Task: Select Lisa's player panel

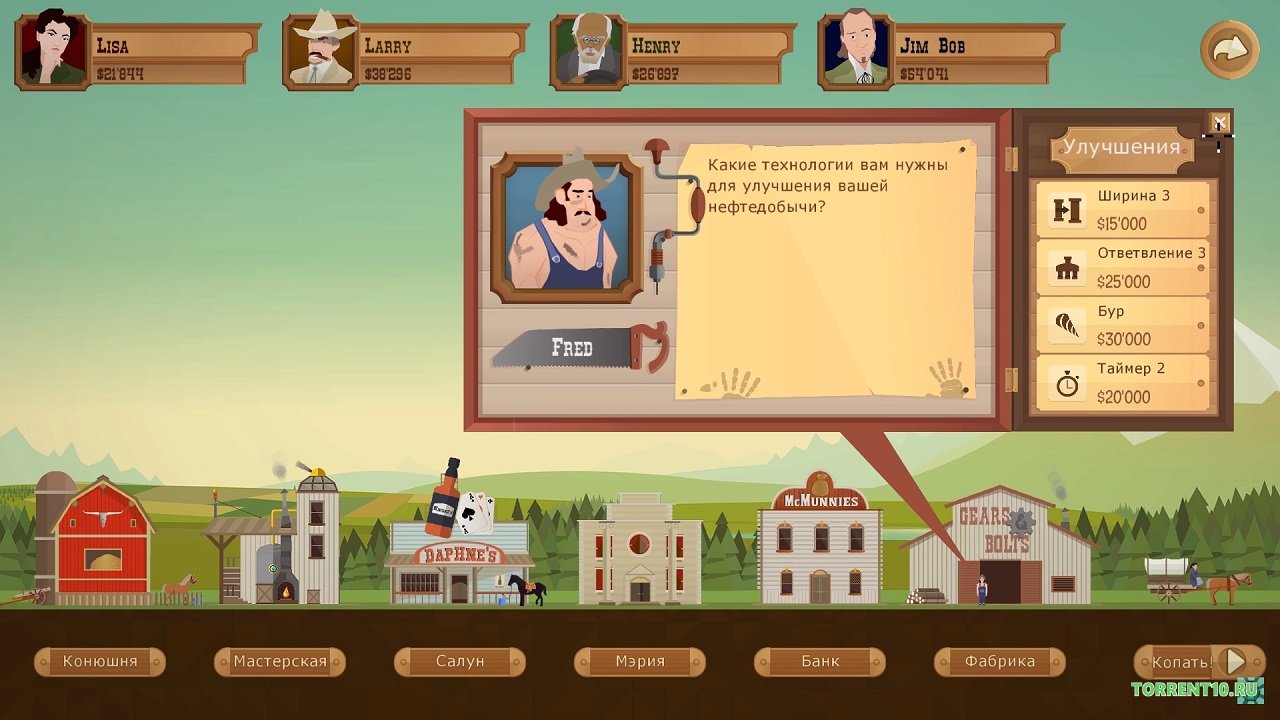Action: click(138, 52)
